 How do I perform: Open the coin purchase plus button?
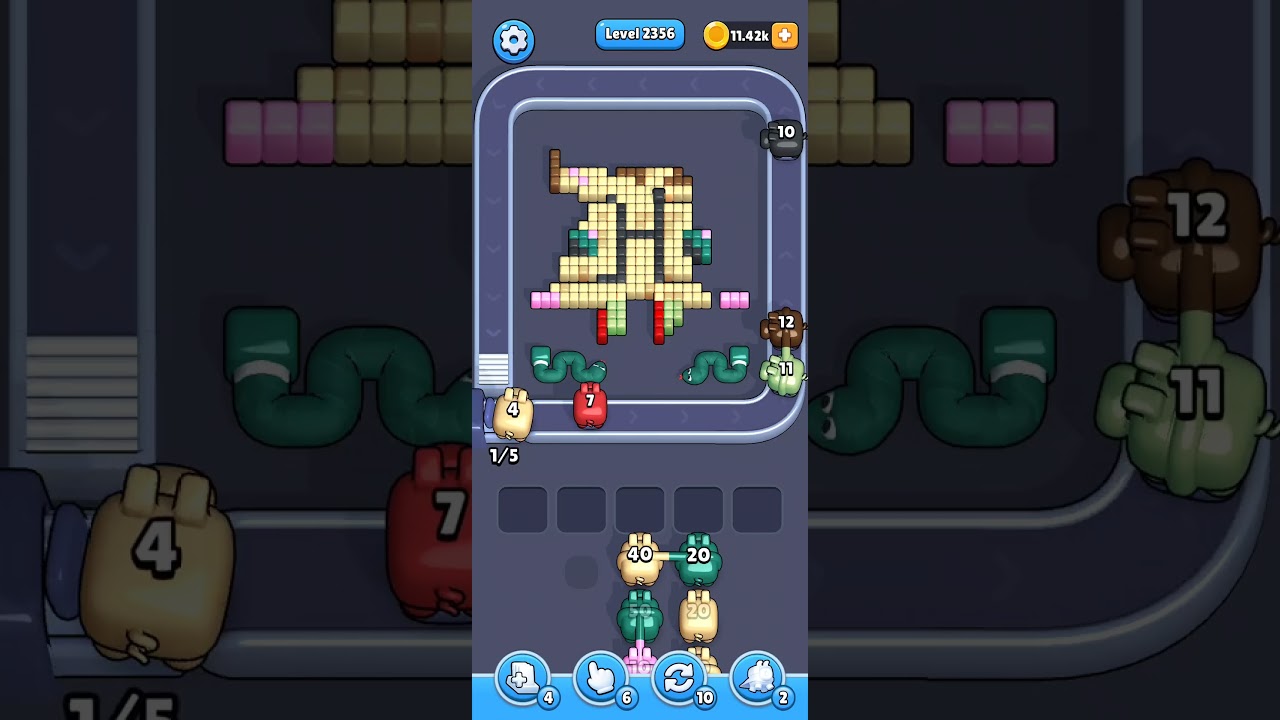click(x=784, y=35)
